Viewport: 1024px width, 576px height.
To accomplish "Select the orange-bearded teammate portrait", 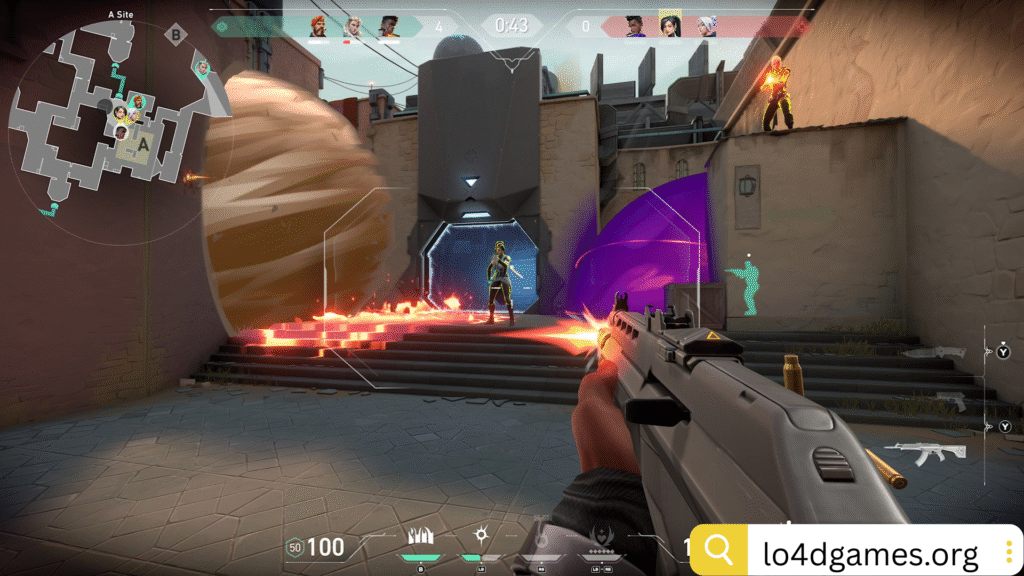I will [318, 26].
